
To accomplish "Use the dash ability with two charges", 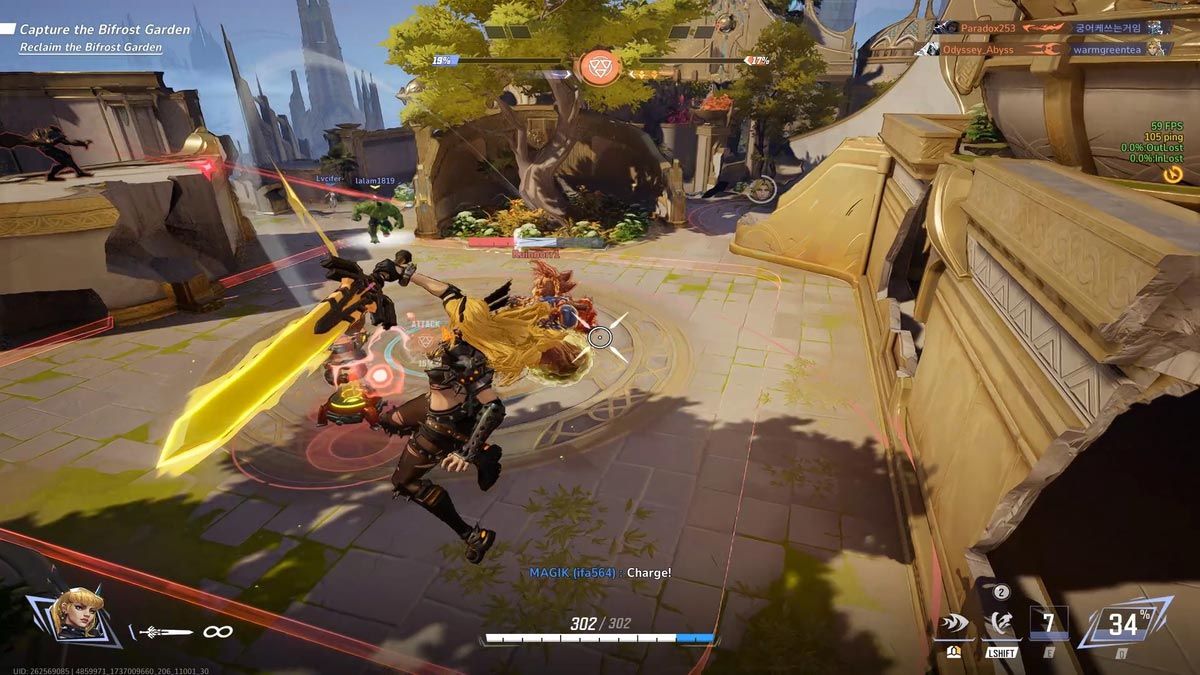I will [1000, 625].
